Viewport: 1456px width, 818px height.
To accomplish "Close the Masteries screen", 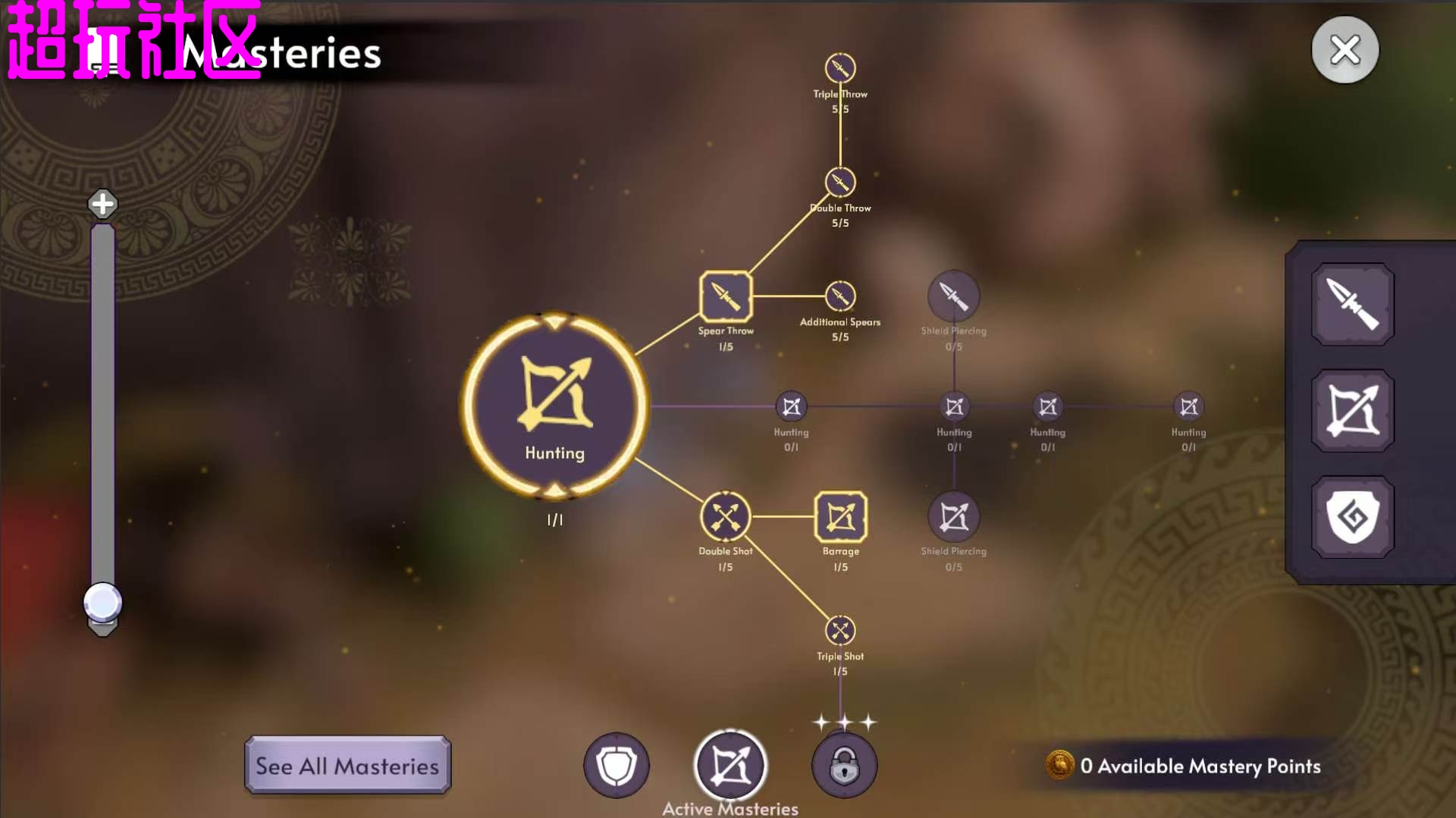I will tap(1345, 50).
